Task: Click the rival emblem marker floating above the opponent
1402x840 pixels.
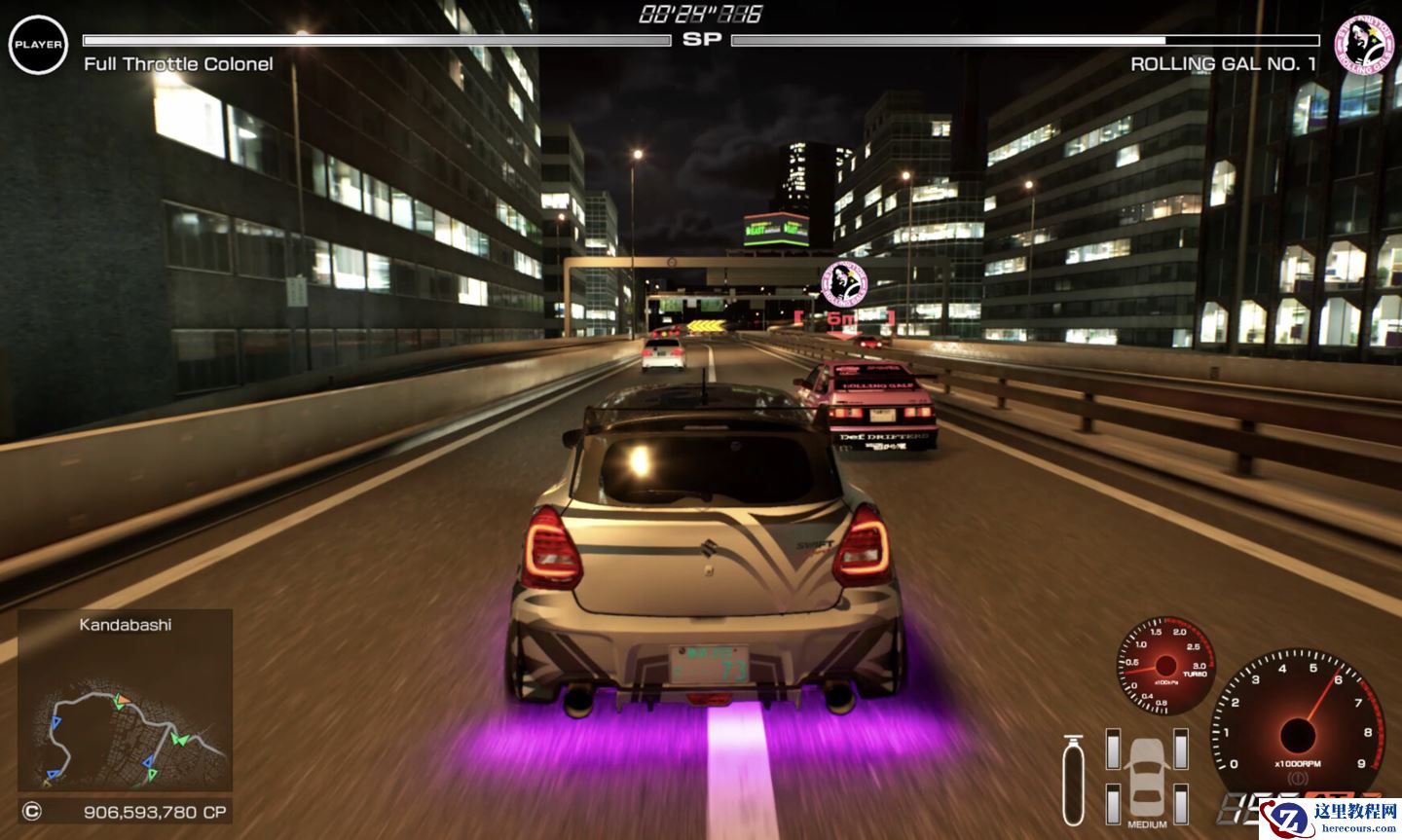Action: [x=843, y=284]
